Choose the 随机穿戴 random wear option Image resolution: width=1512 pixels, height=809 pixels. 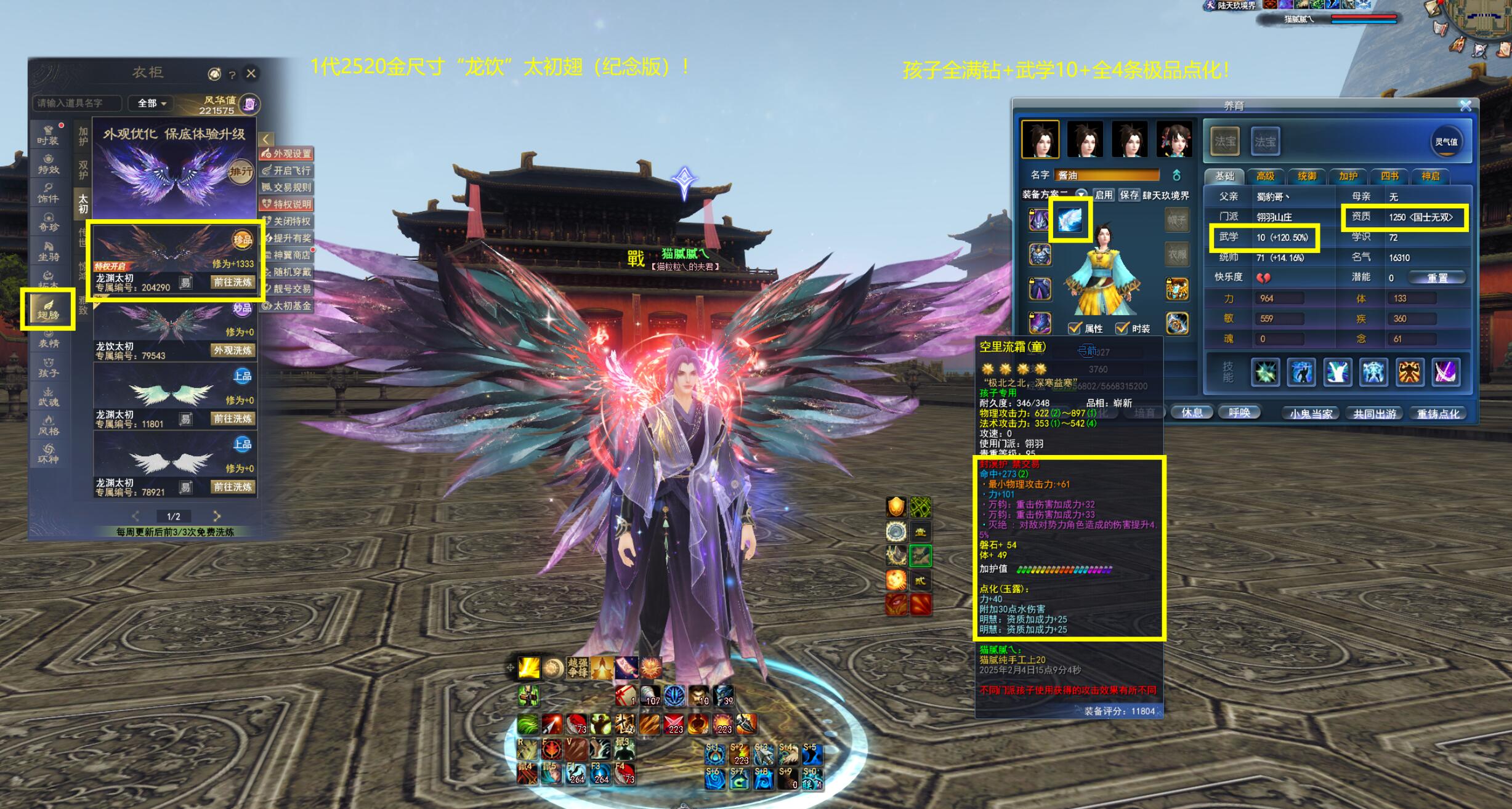point(287,272)
